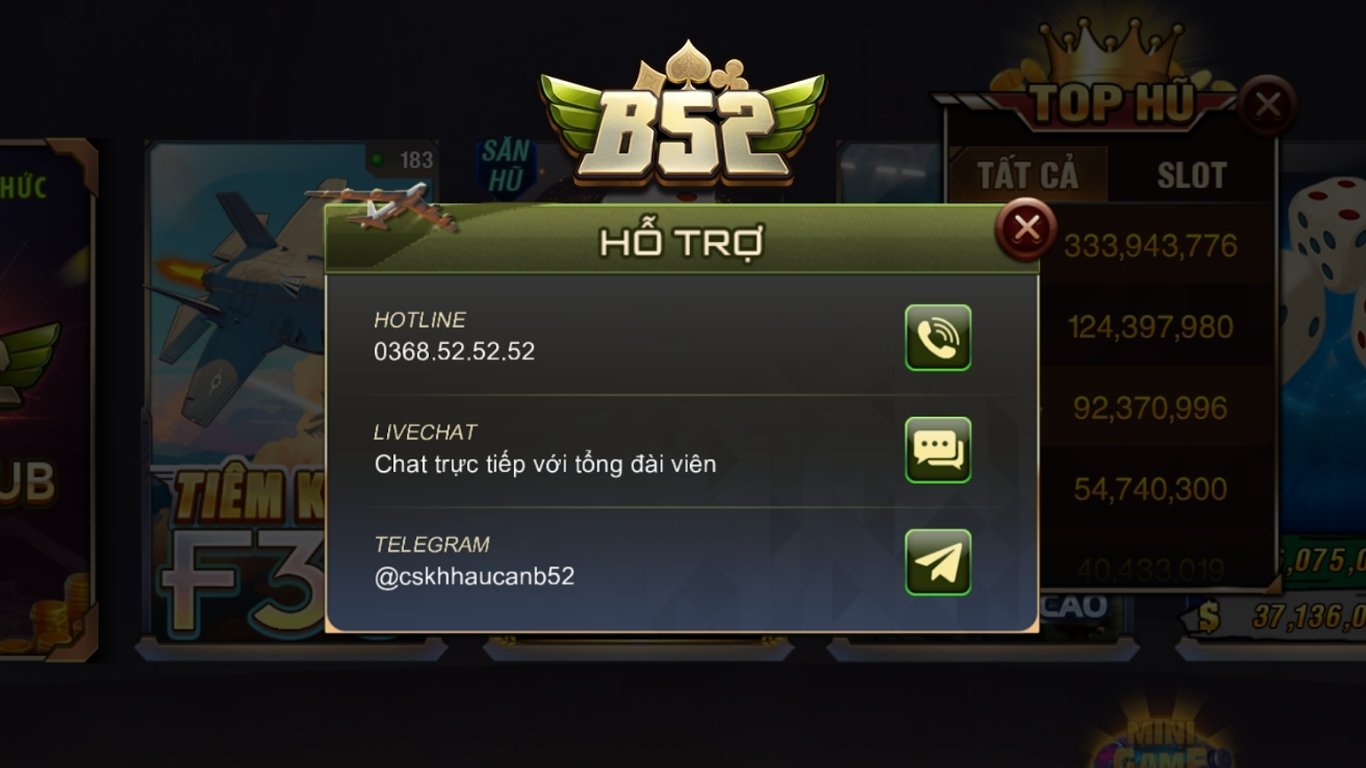Dismiss the TOP HŨ panel
Screen dimensions: 1366x768
1268,103
